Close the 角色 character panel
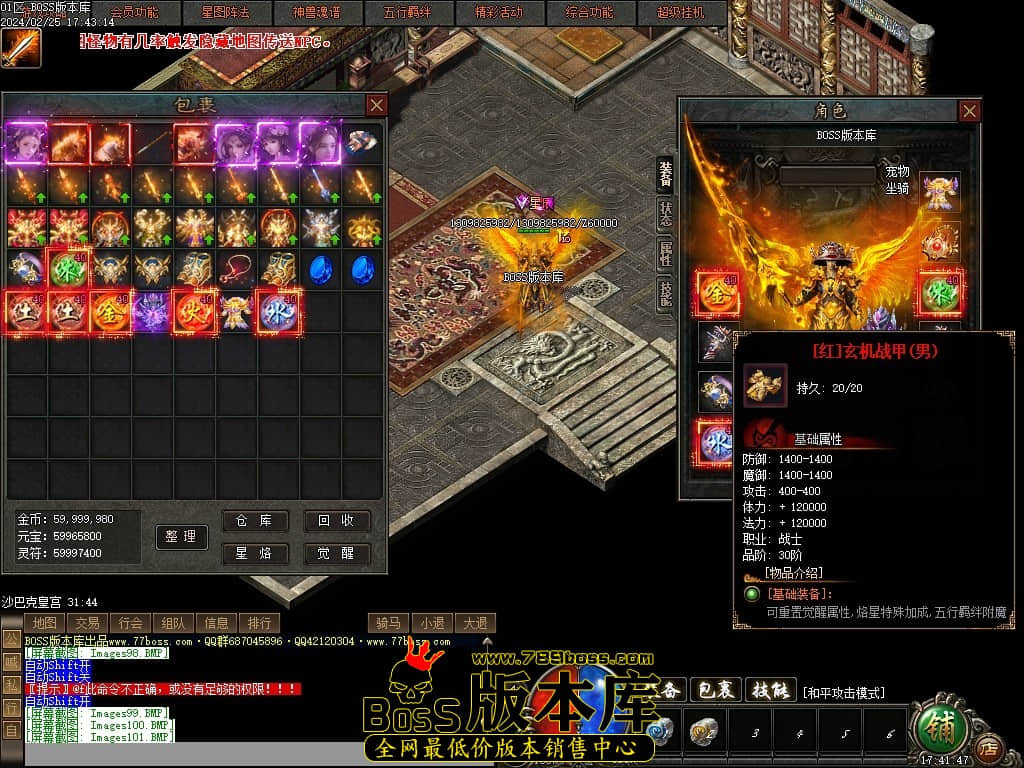This screenshot has width=1024, height=768. coord(969,111)
